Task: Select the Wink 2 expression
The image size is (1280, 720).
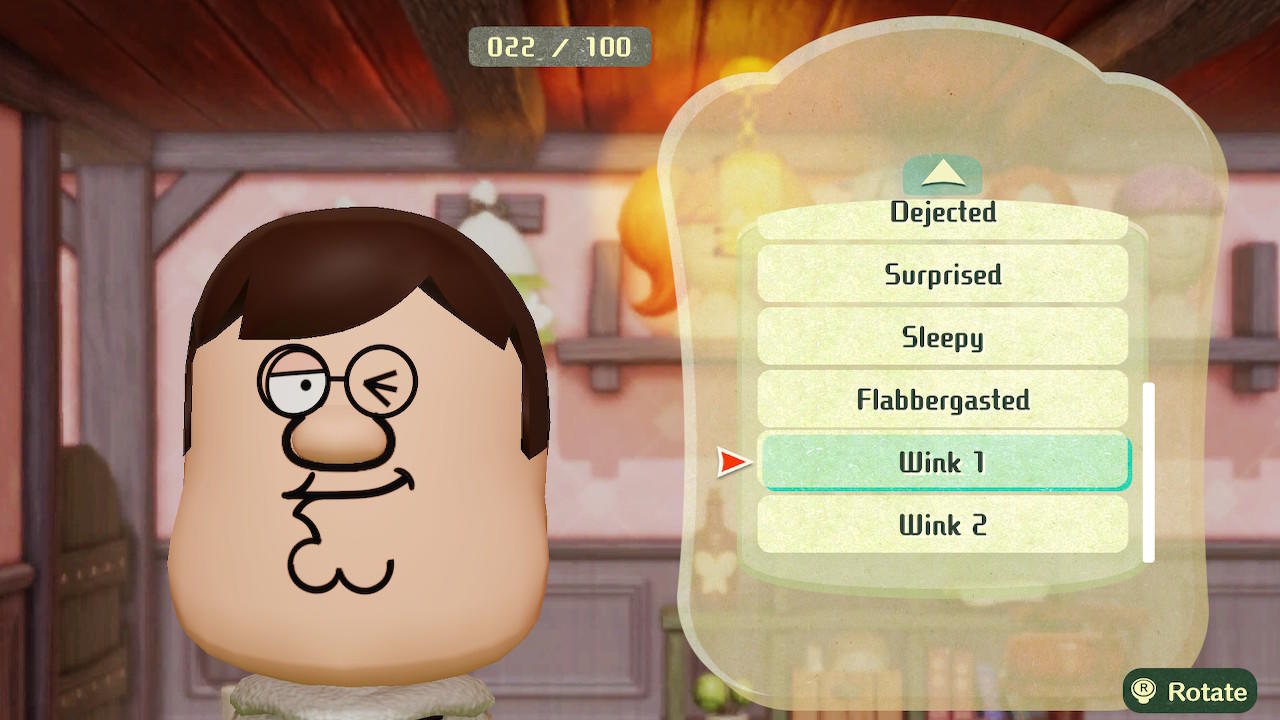Action: coord(942,525)
